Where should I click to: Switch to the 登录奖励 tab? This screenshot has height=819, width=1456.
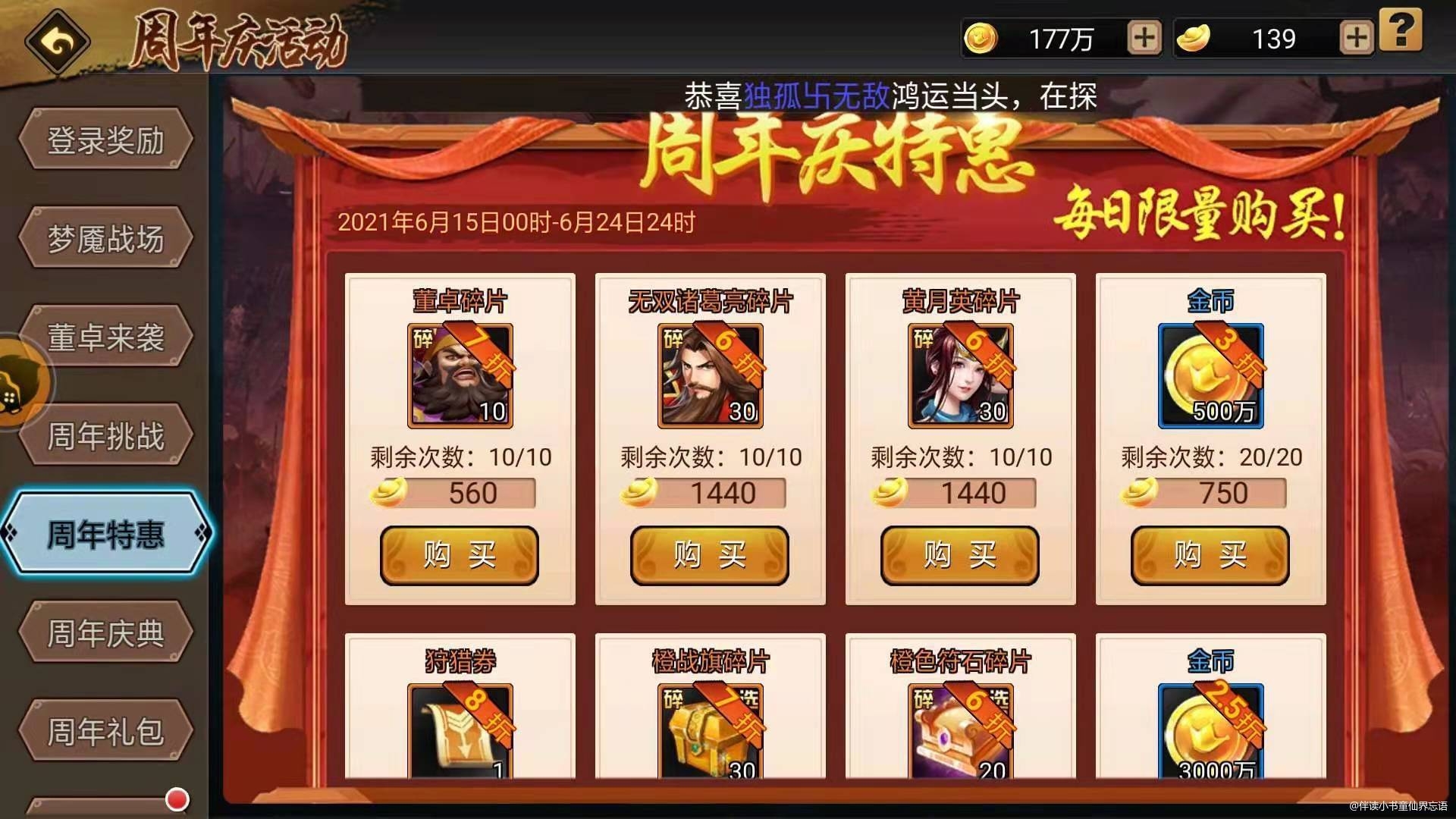pos(106,140)
